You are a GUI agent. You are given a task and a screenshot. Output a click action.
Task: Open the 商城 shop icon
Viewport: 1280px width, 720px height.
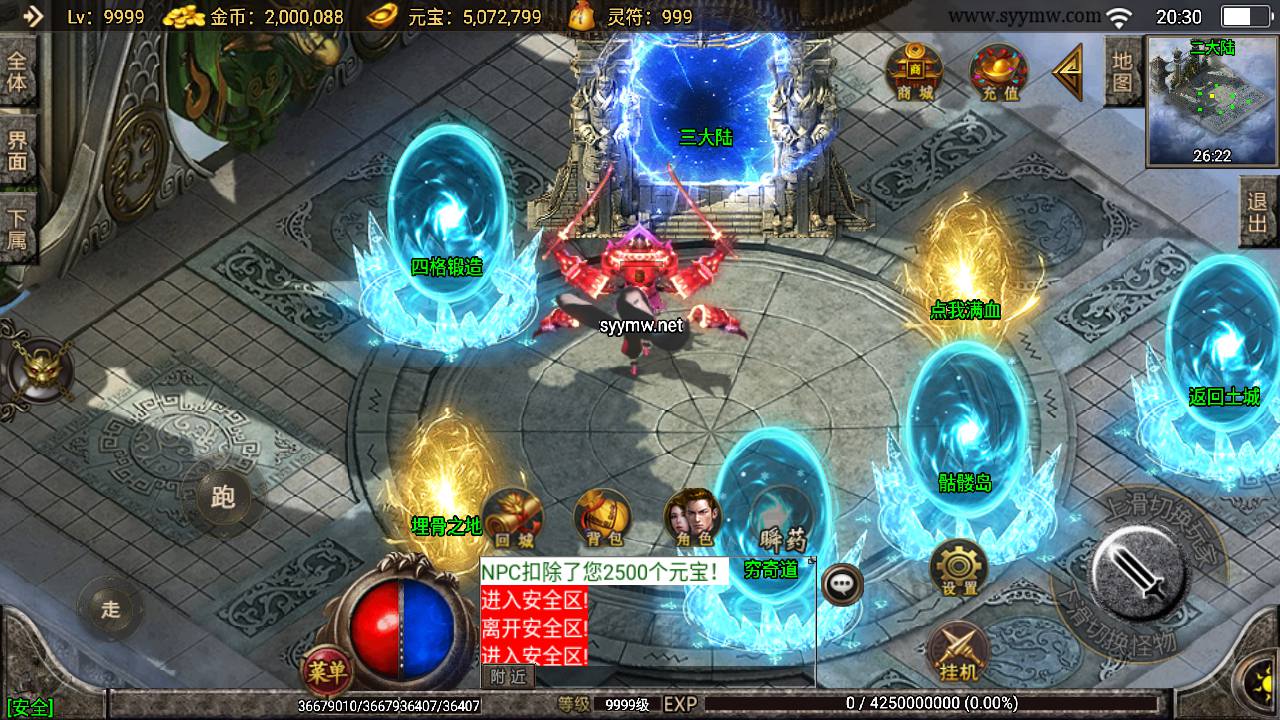[914, 72]
